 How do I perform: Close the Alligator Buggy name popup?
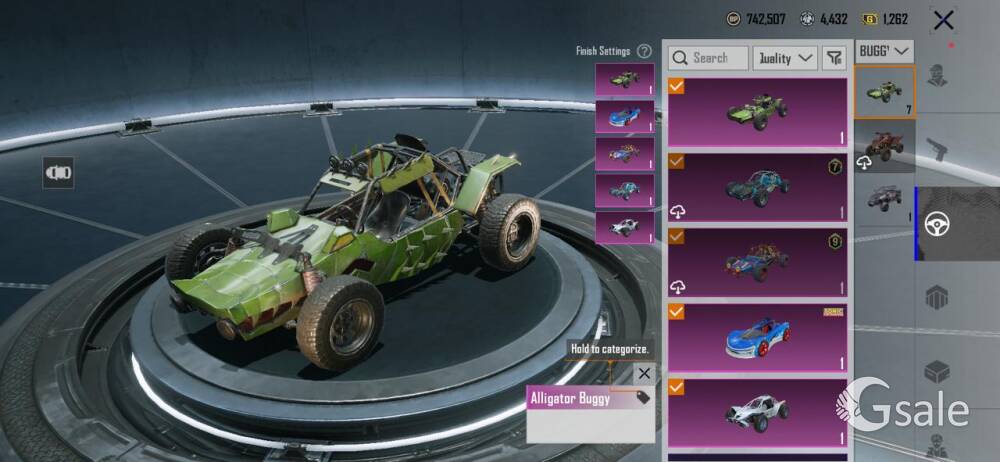(644, 373)
